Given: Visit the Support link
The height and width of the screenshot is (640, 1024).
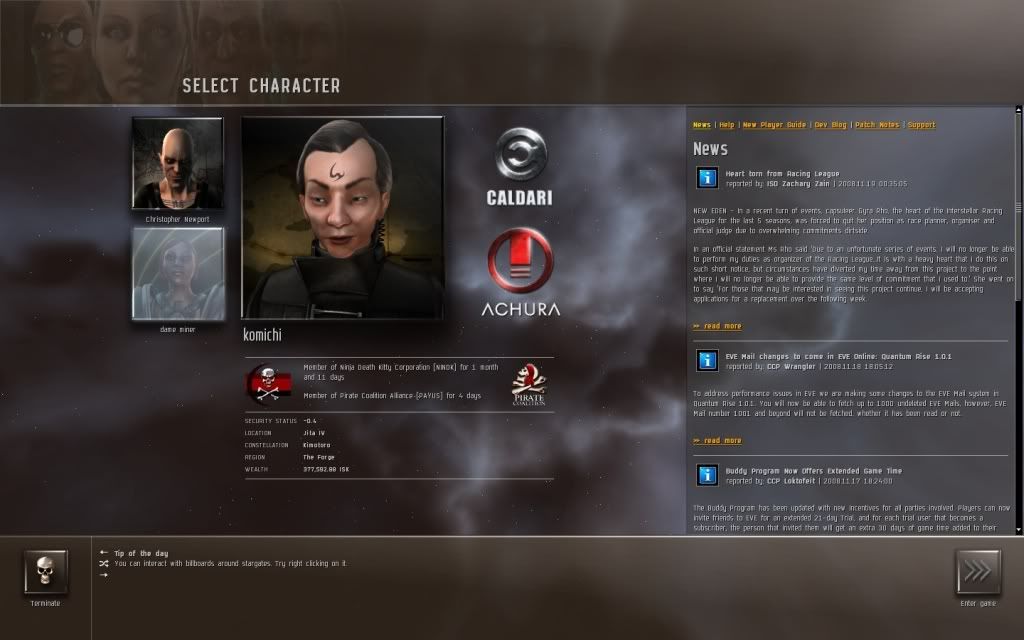Looking at the screenshot, I should pyautogui.click(x=922, y=125).
